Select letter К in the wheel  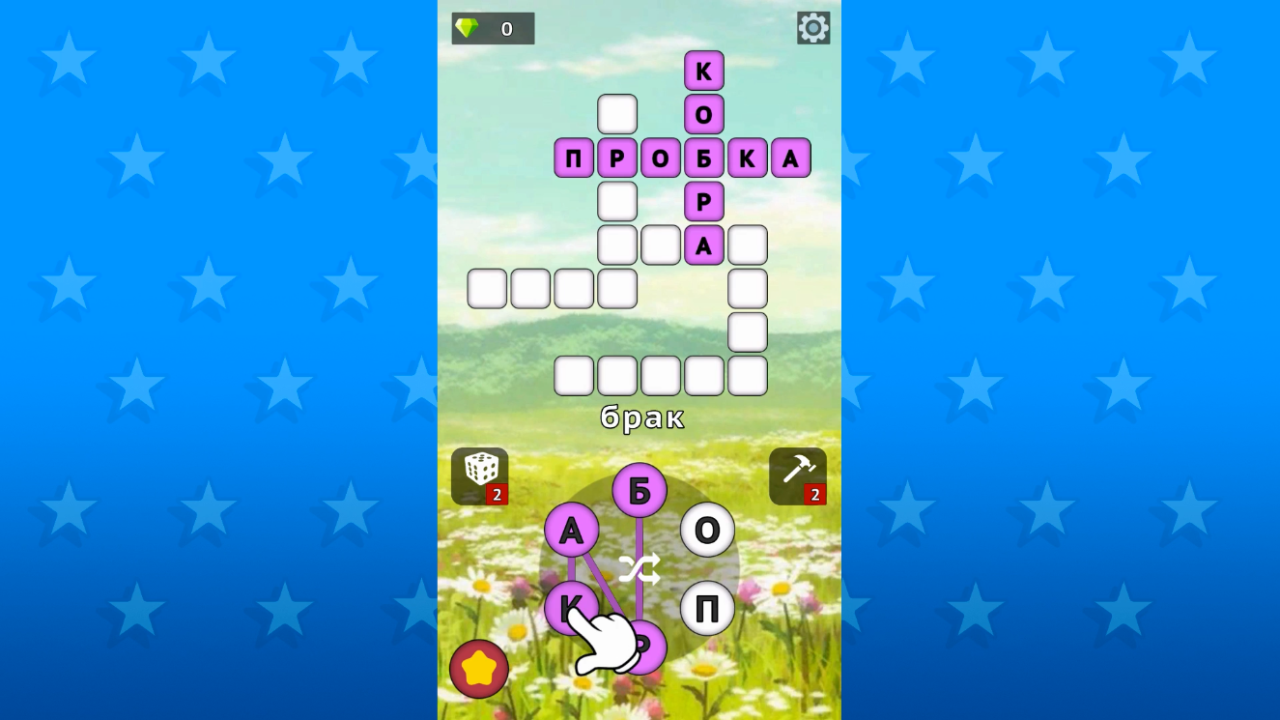point(572,608)
